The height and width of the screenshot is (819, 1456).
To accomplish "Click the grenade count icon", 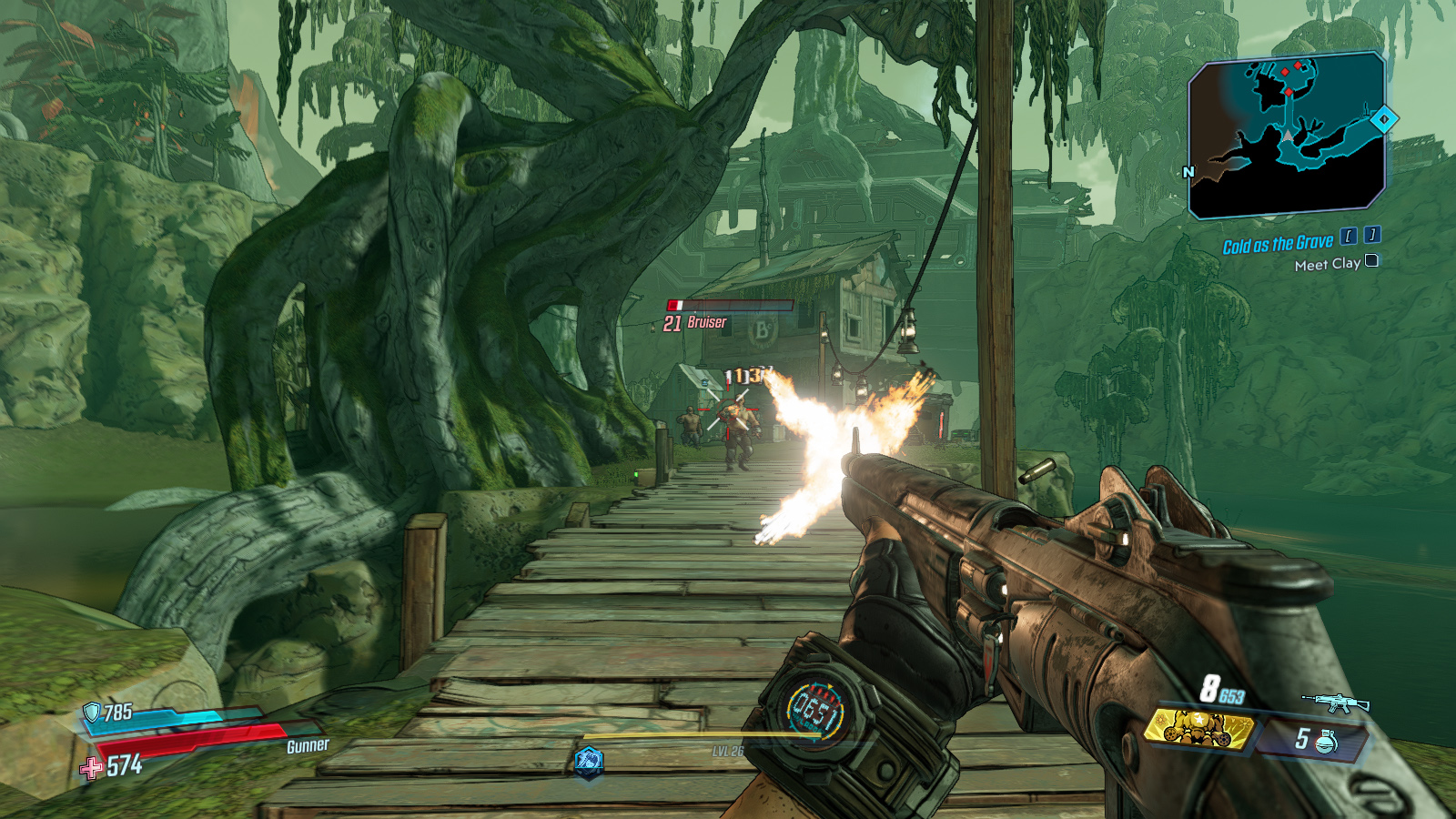I will (x=1327, y=741).
